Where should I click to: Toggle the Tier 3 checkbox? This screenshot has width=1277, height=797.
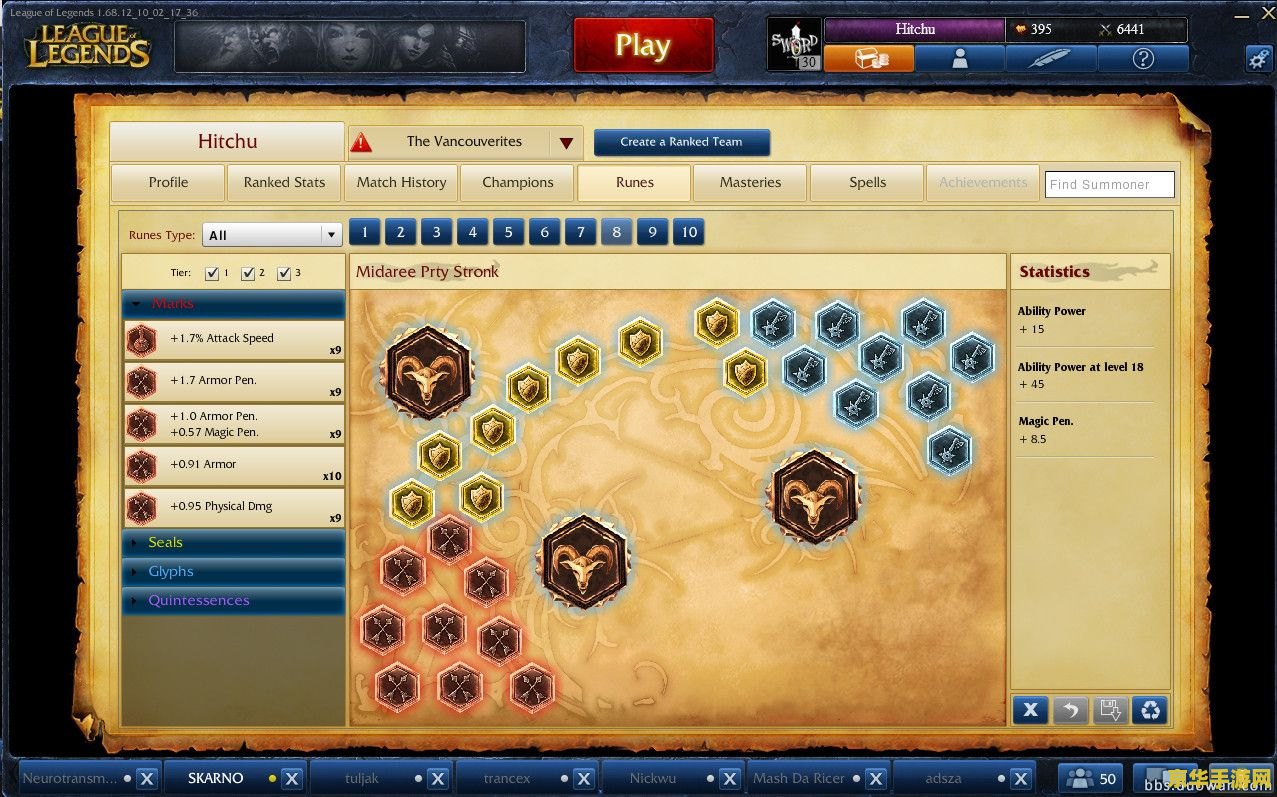pos(284,273)
